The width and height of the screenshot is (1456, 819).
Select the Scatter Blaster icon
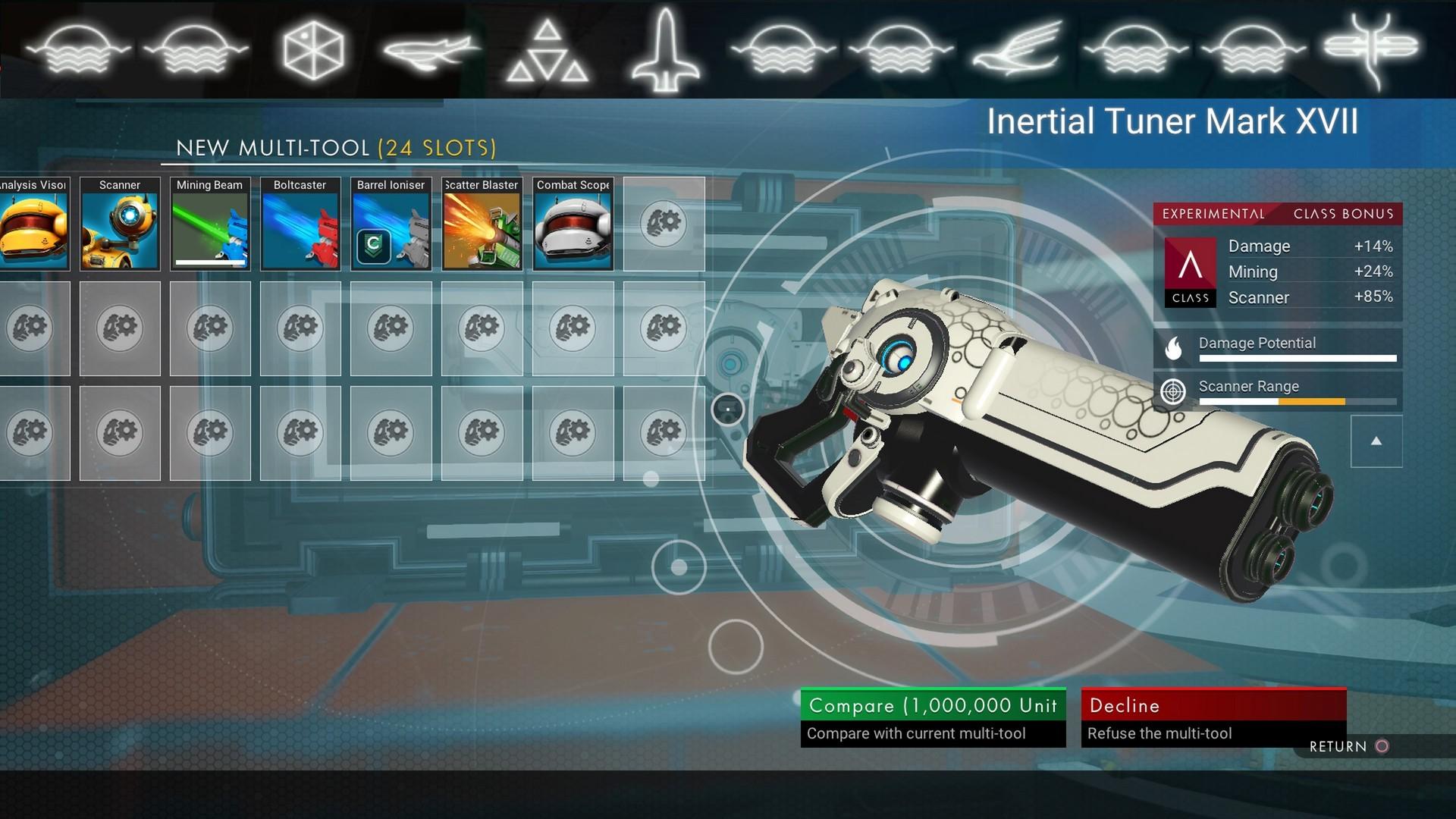click(482, 225)
